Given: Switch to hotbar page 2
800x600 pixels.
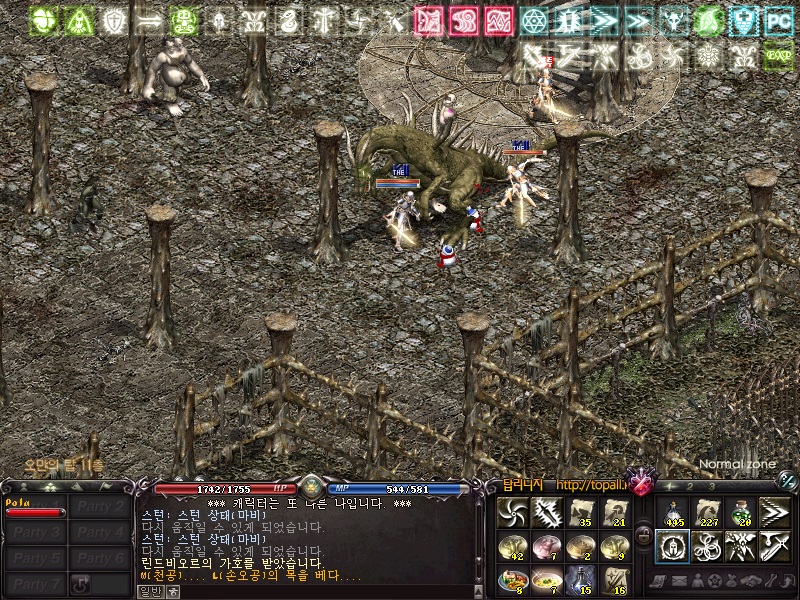Looking at the screenshot, I should tap(691, 486).
